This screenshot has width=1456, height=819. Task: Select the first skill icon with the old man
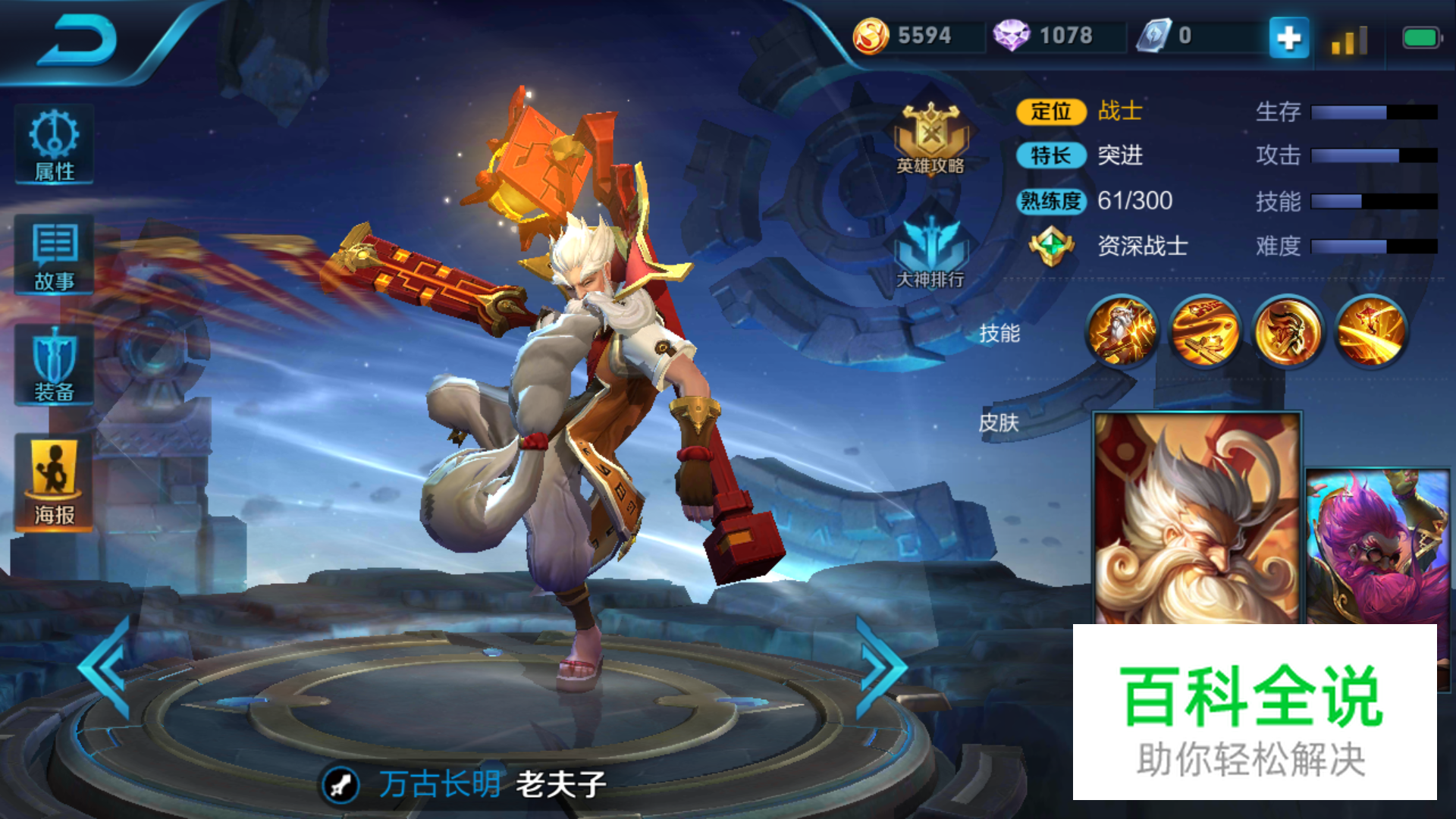tap(1121, 331)
